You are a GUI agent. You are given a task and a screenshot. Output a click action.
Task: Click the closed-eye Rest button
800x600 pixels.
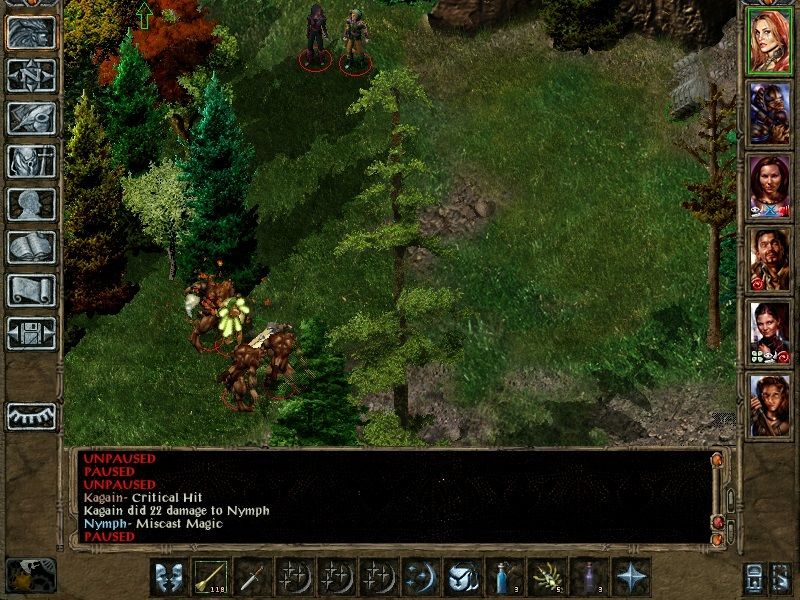tap(31, 416)
